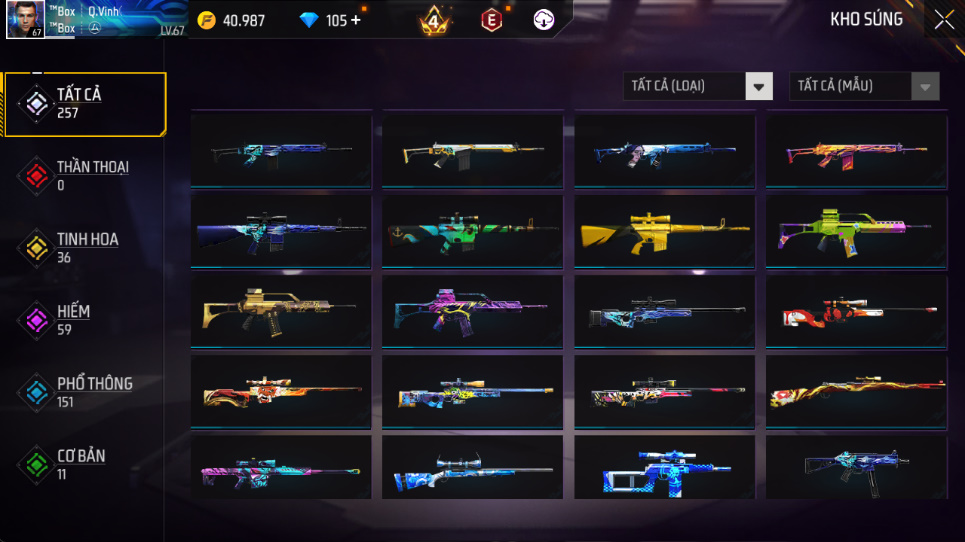Switch to the Thần Thoại rarity tab

click(84, 175)
